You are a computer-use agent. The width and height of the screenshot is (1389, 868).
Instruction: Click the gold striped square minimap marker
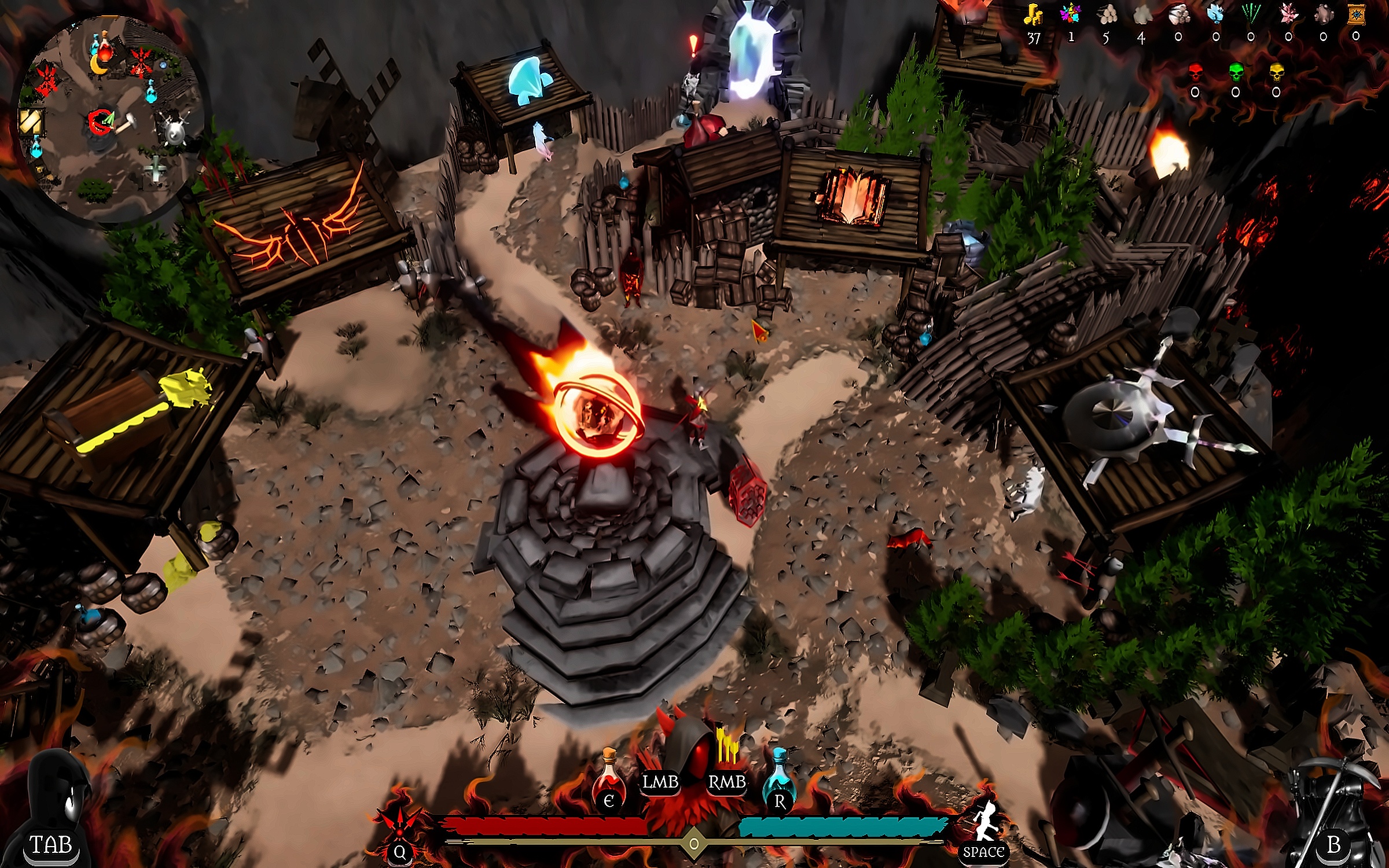tap(30, 122)
